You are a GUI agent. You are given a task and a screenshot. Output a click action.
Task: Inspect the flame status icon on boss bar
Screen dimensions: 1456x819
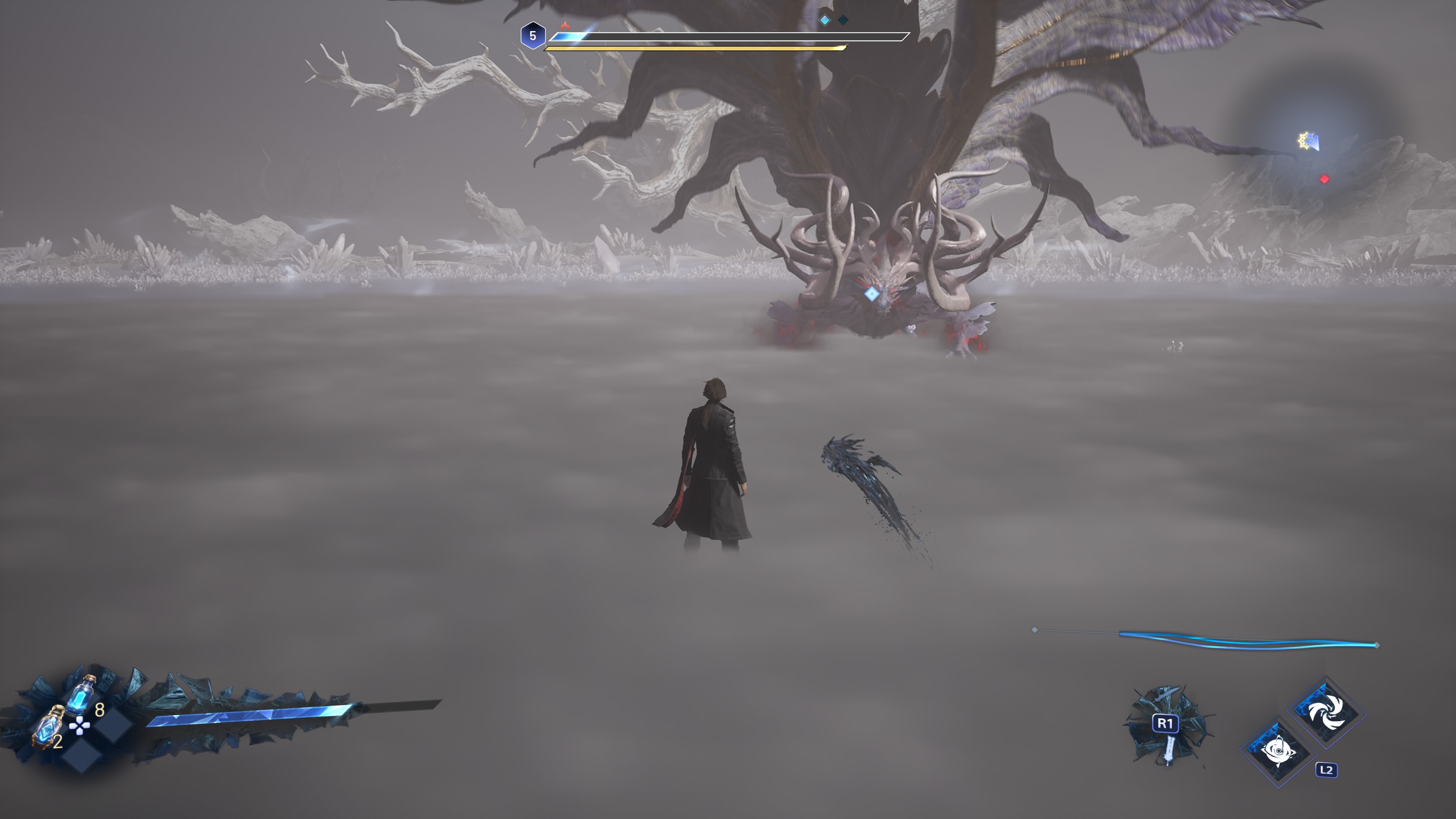point(565,25)
